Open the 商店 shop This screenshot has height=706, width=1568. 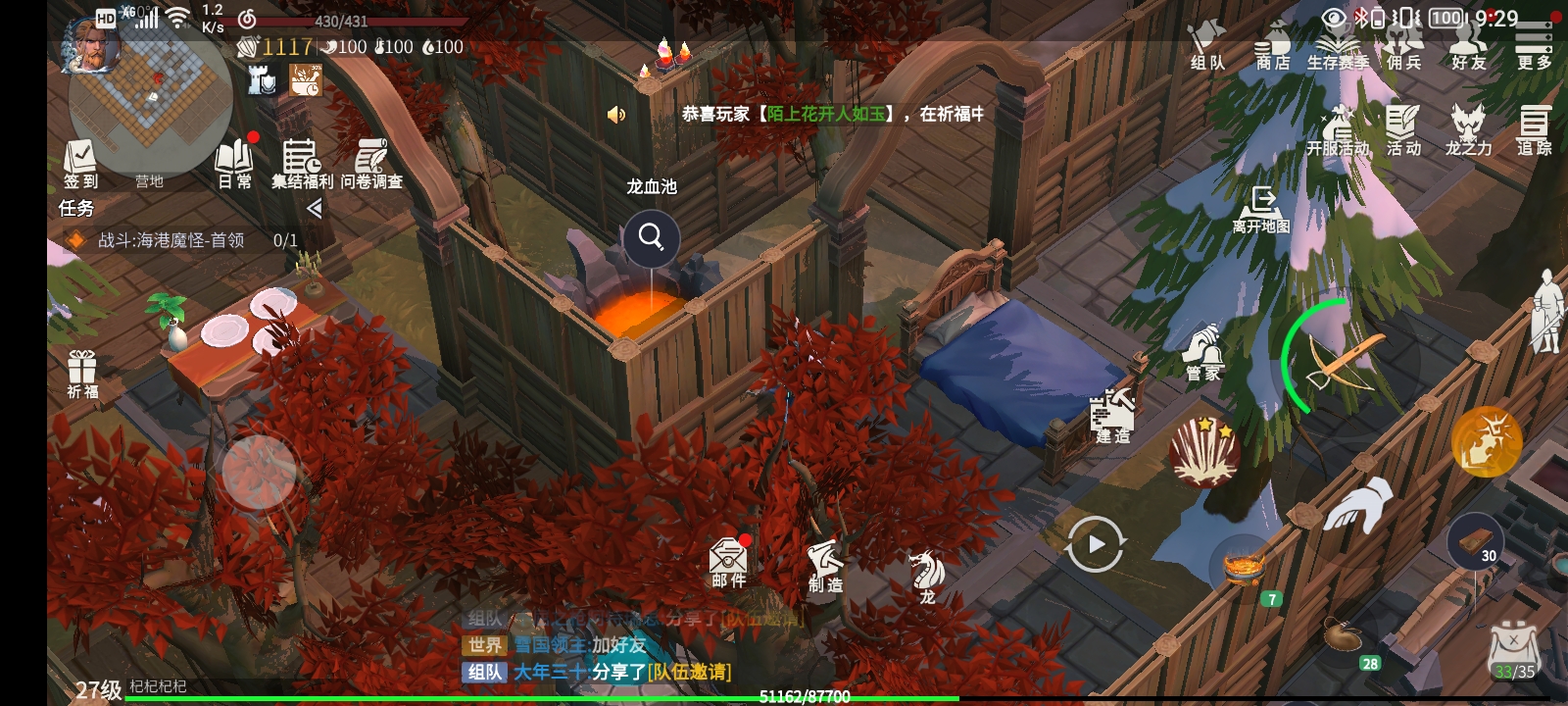(1272, 47)
